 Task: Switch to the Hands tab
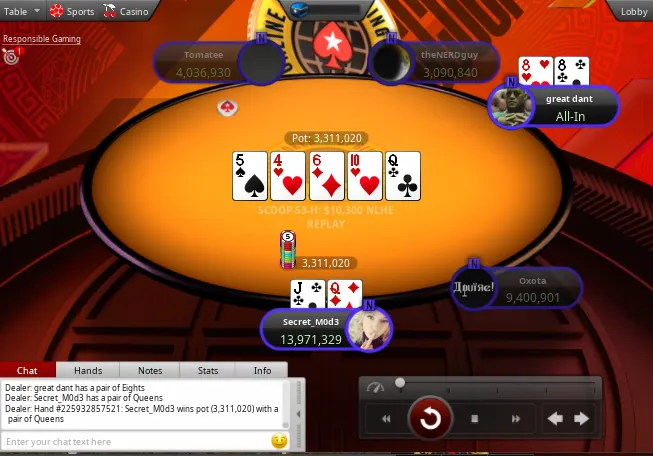(88, 370)
